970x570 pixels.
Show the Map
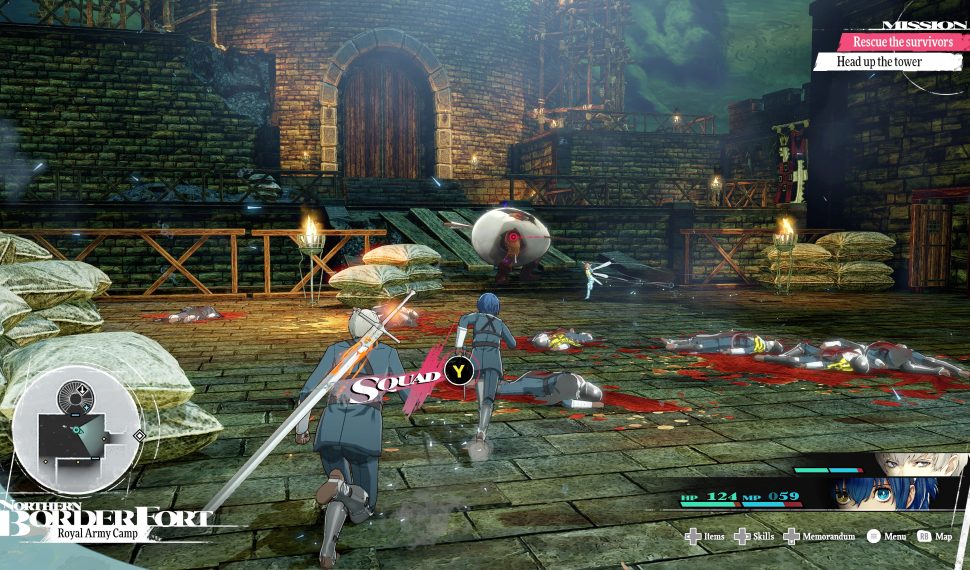click(936, 537)
